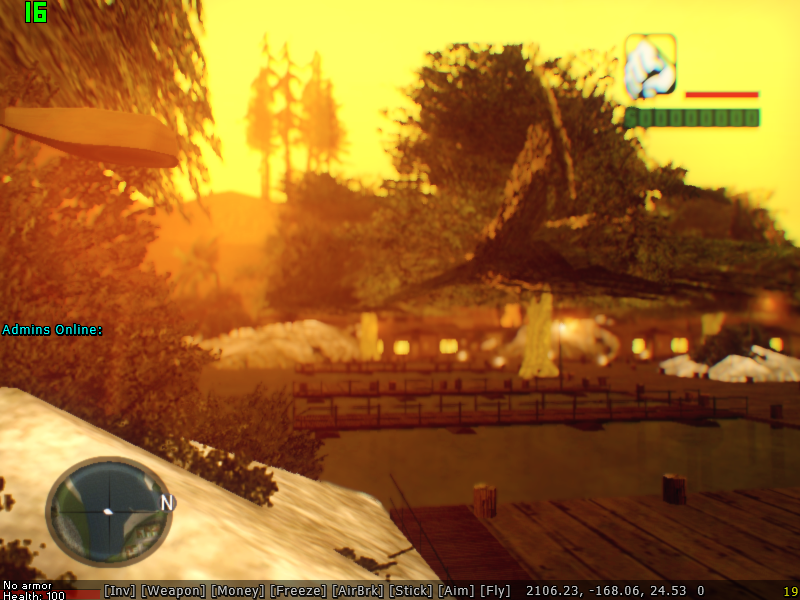This screenshot has width=800, height=600.
Task: Toggle the [Weapon] cheat option
Action: tap(173, 591)
